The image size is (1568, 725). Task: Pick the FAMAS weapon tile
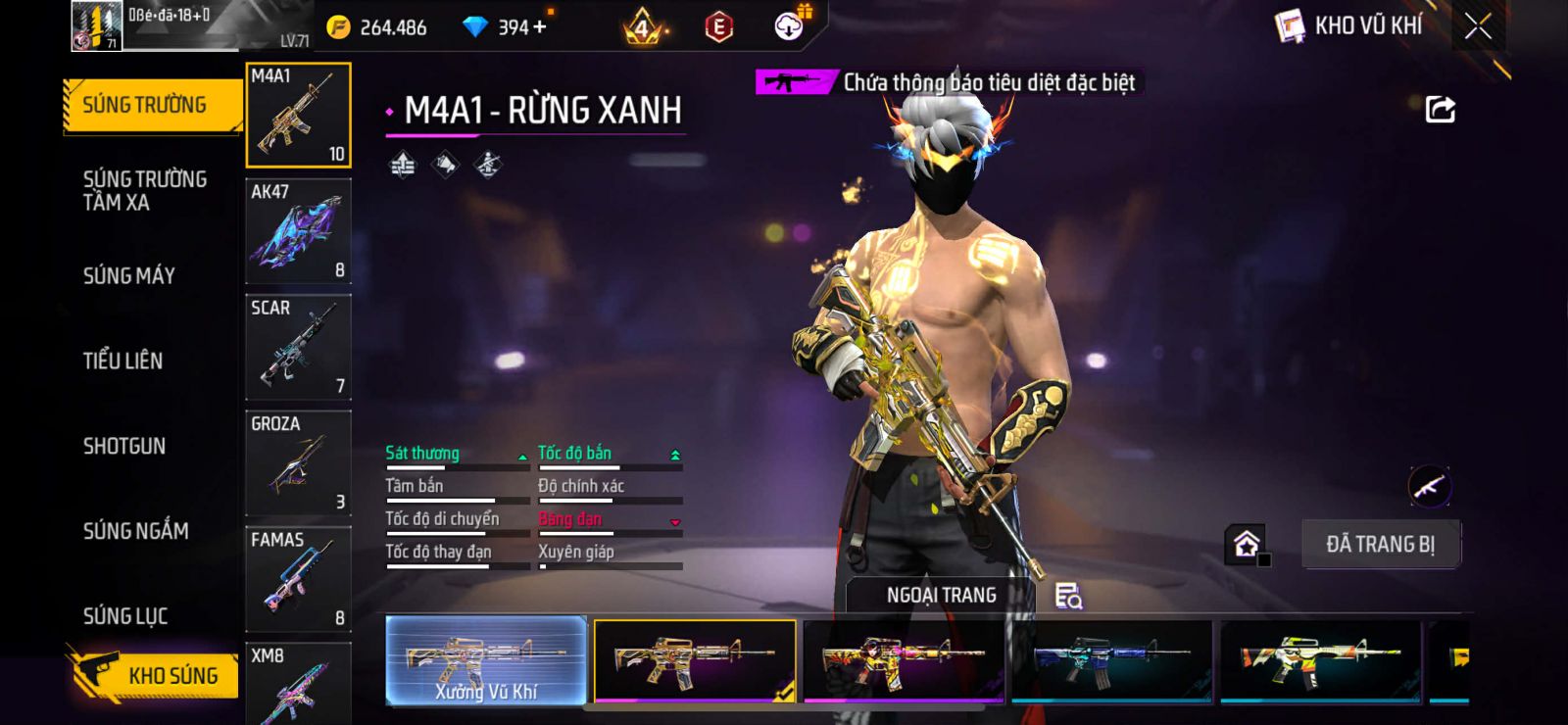[x=298, y=578]
